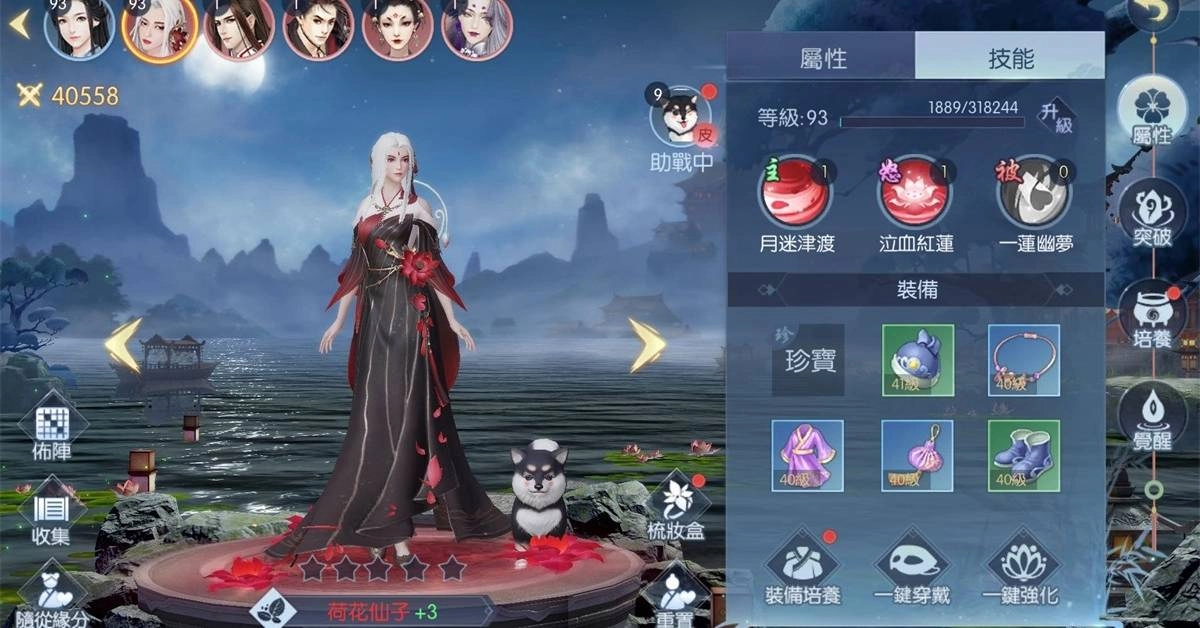Screen dimensions: 1200x628
Task: Select the purple robe equipment slot
Action: click(x=808, y=456)
